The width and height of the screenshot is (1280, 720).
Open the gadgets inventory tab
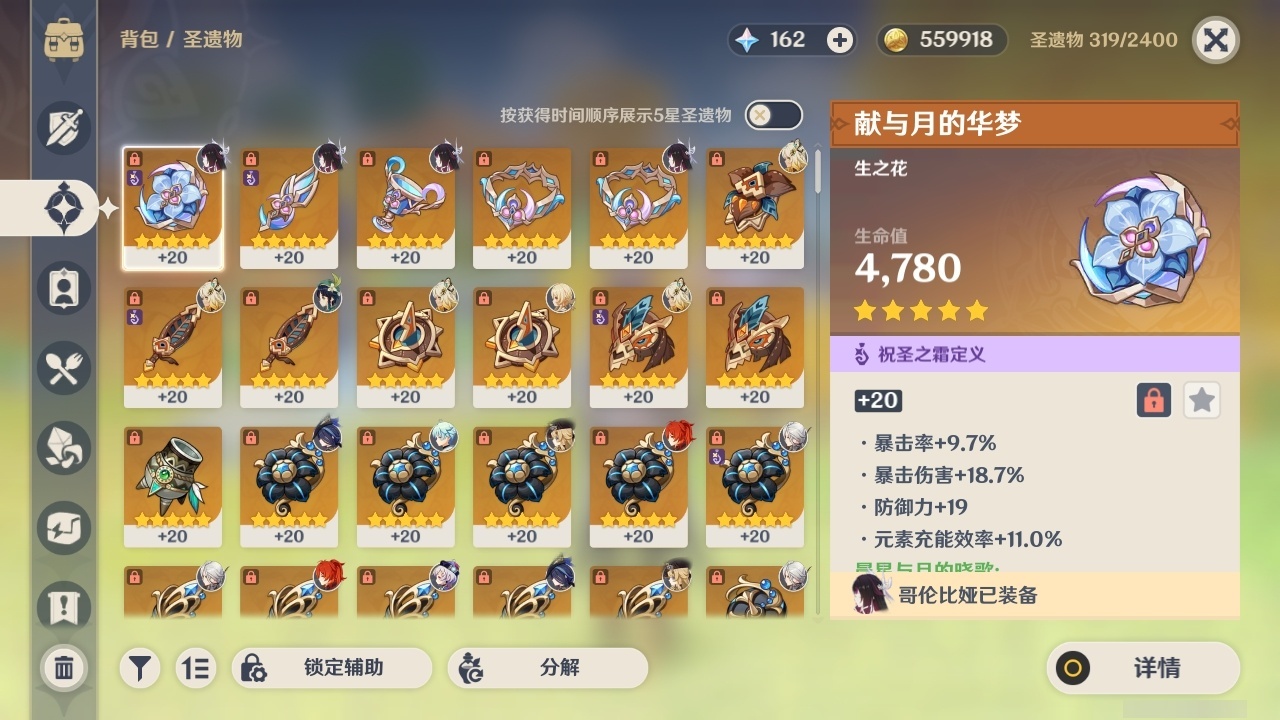coord(63,527)
